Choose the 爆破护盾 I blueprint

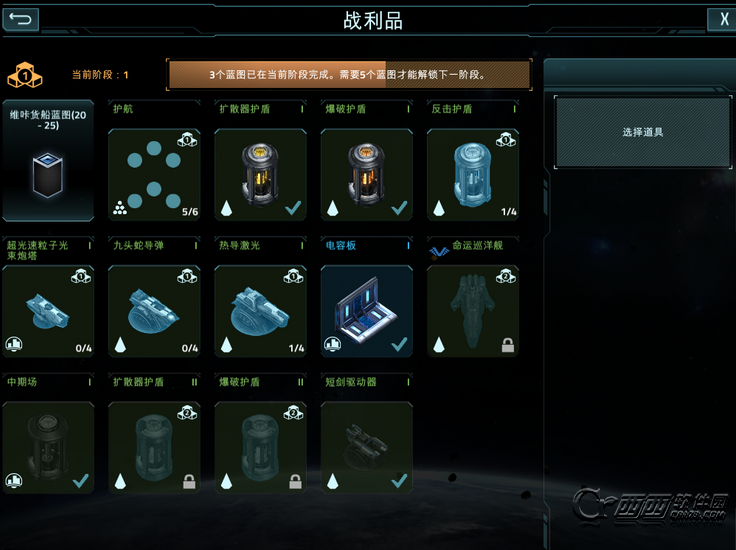click(366, 174)
